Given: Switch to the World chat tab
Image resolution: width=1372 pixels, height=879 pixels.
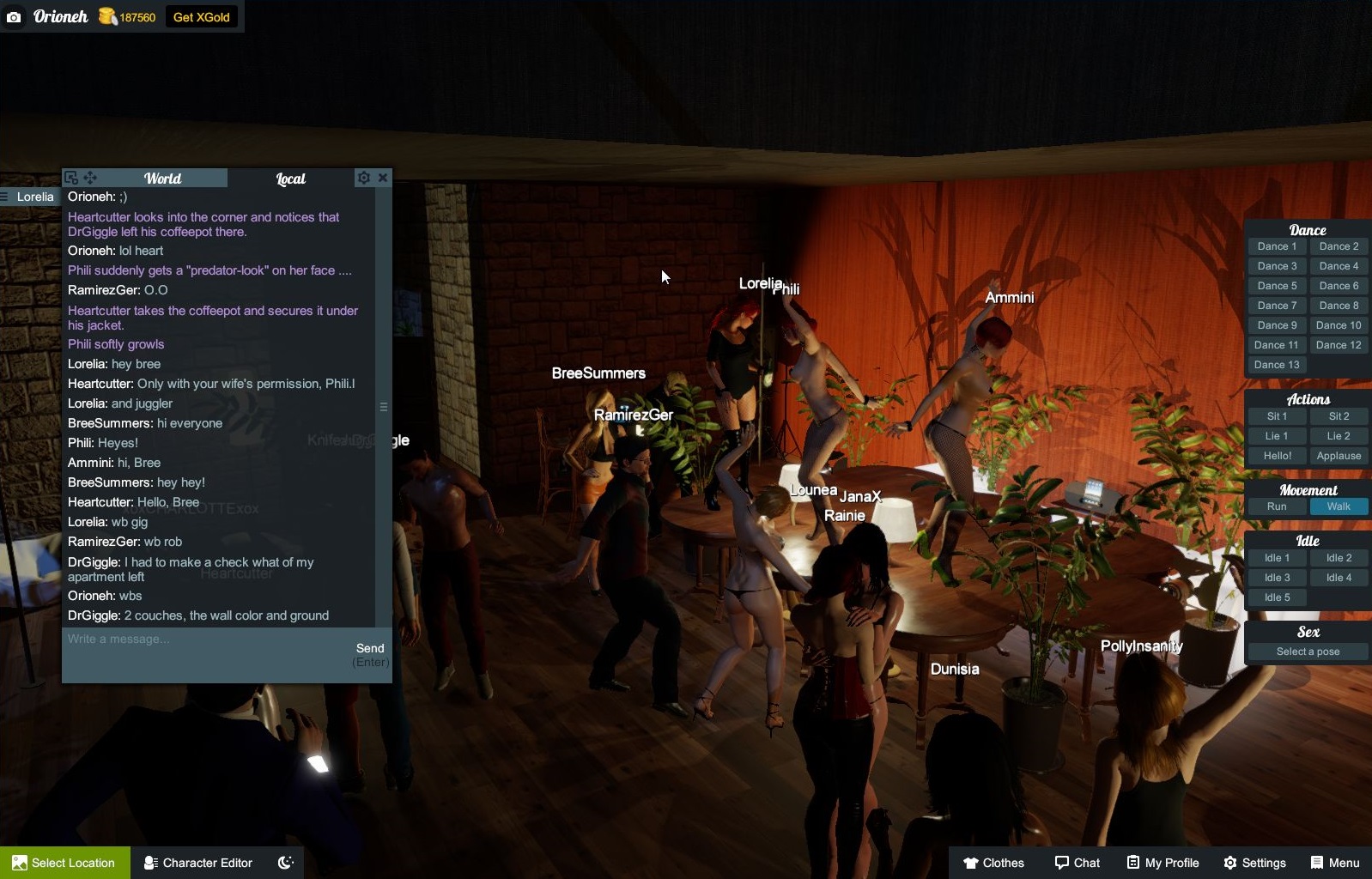Looking at the screenshot, I should point(162,179).
